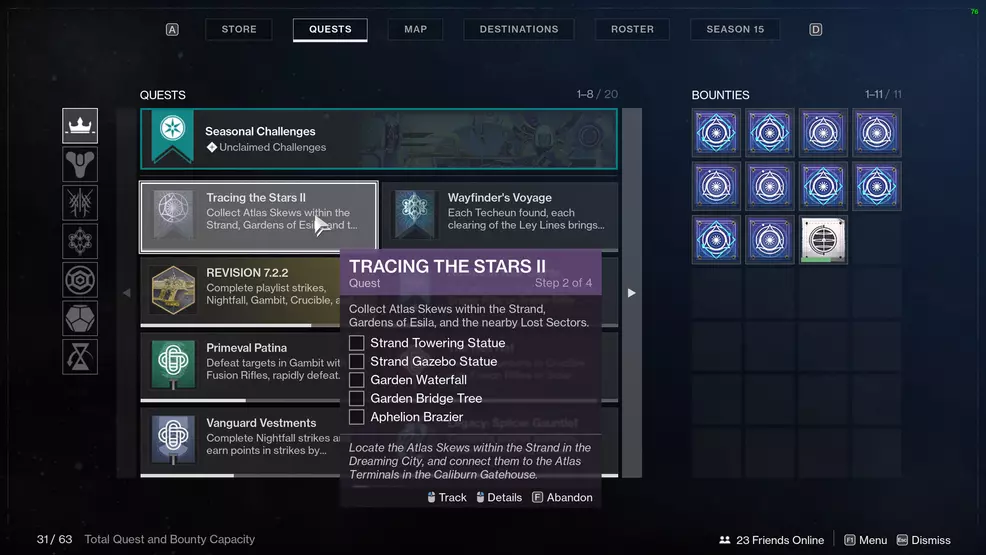Select the crown quest category filter
Screen dimensions: 986x555
tap(80, 126)
